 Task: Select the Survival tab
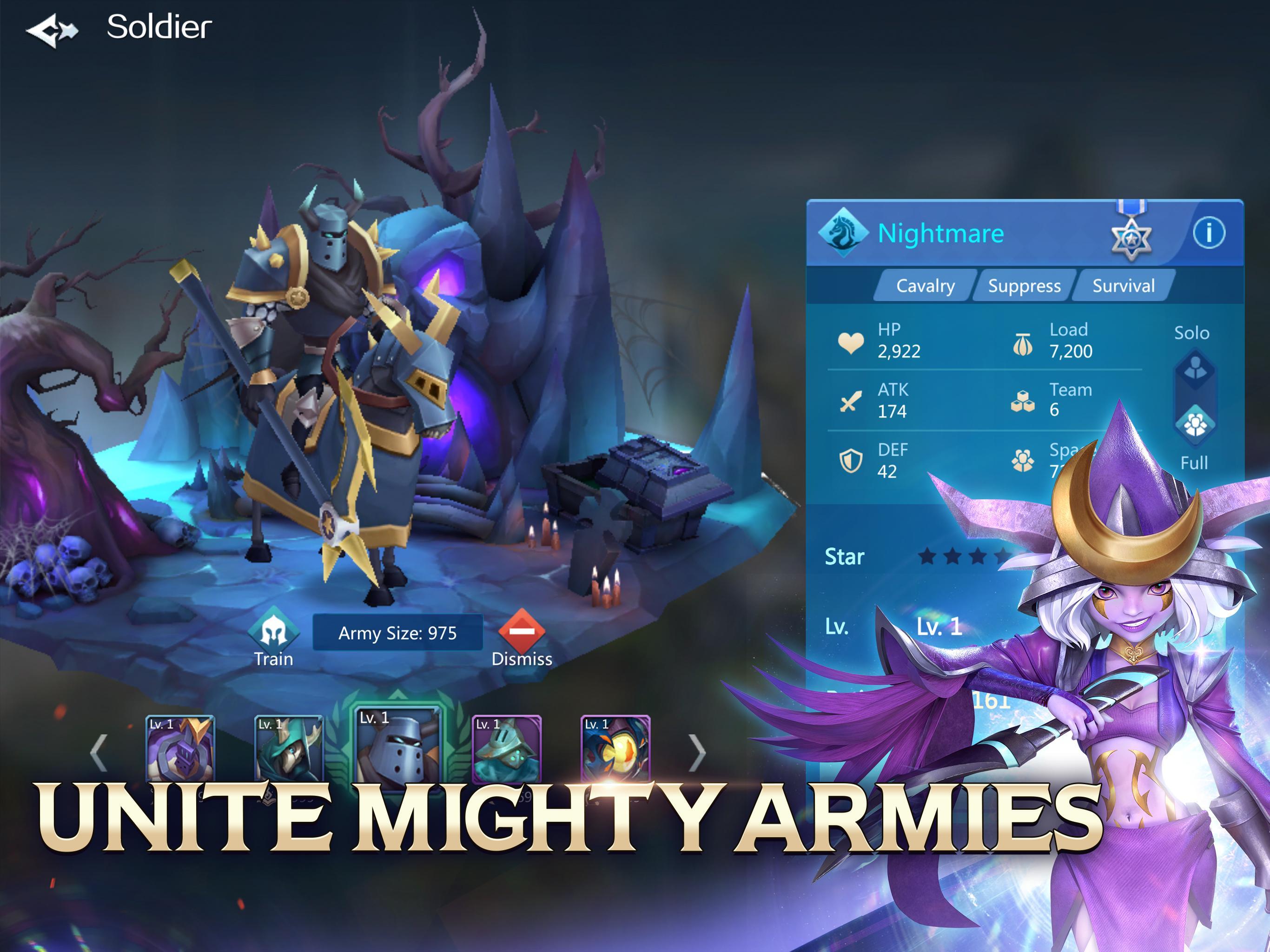tap(1124, 285)
